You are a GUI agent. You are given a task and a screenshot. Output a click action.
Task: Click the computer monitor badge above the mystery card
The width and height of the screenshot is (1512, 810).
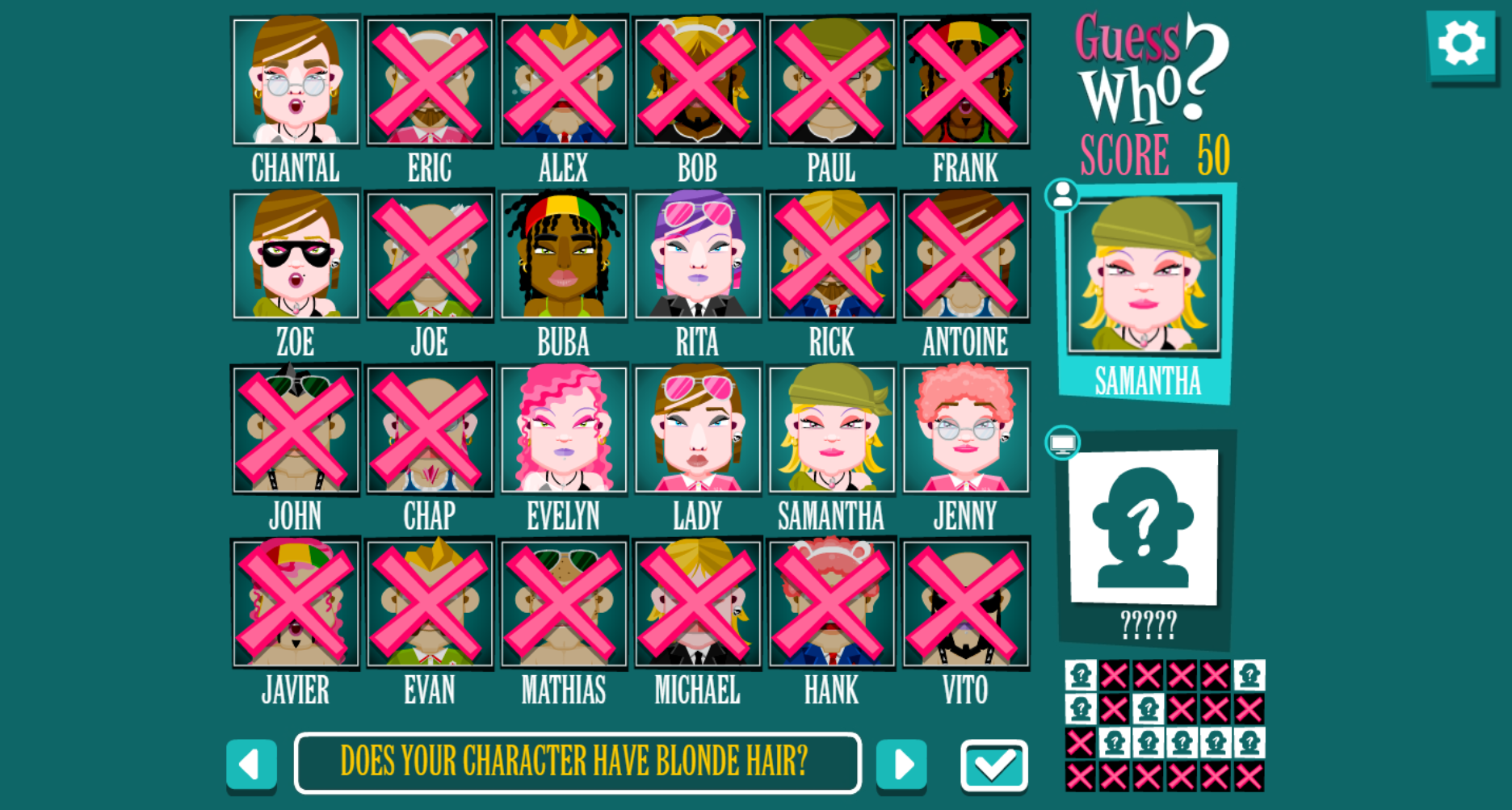[x=1064, y=443]
